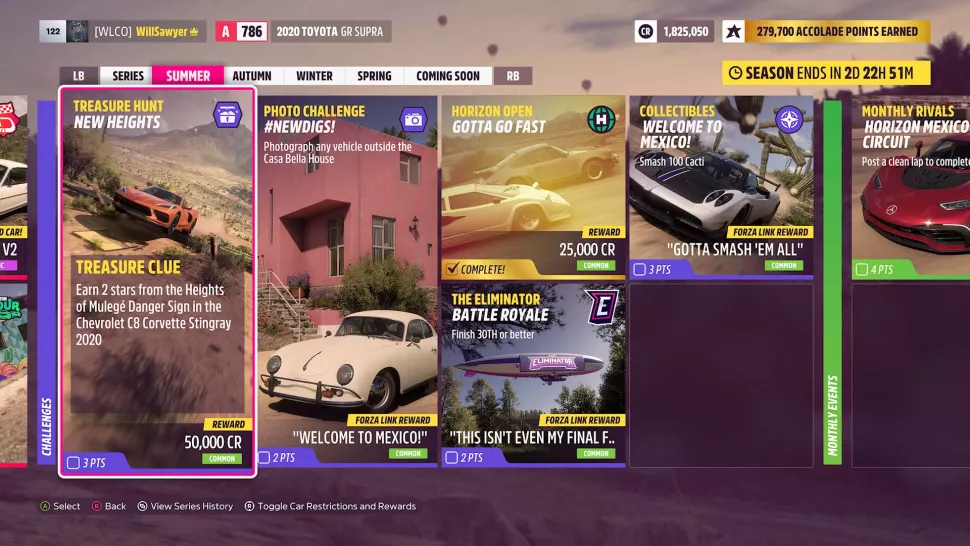
Task: Open the Autumn season tab
Action: point(252,76)
